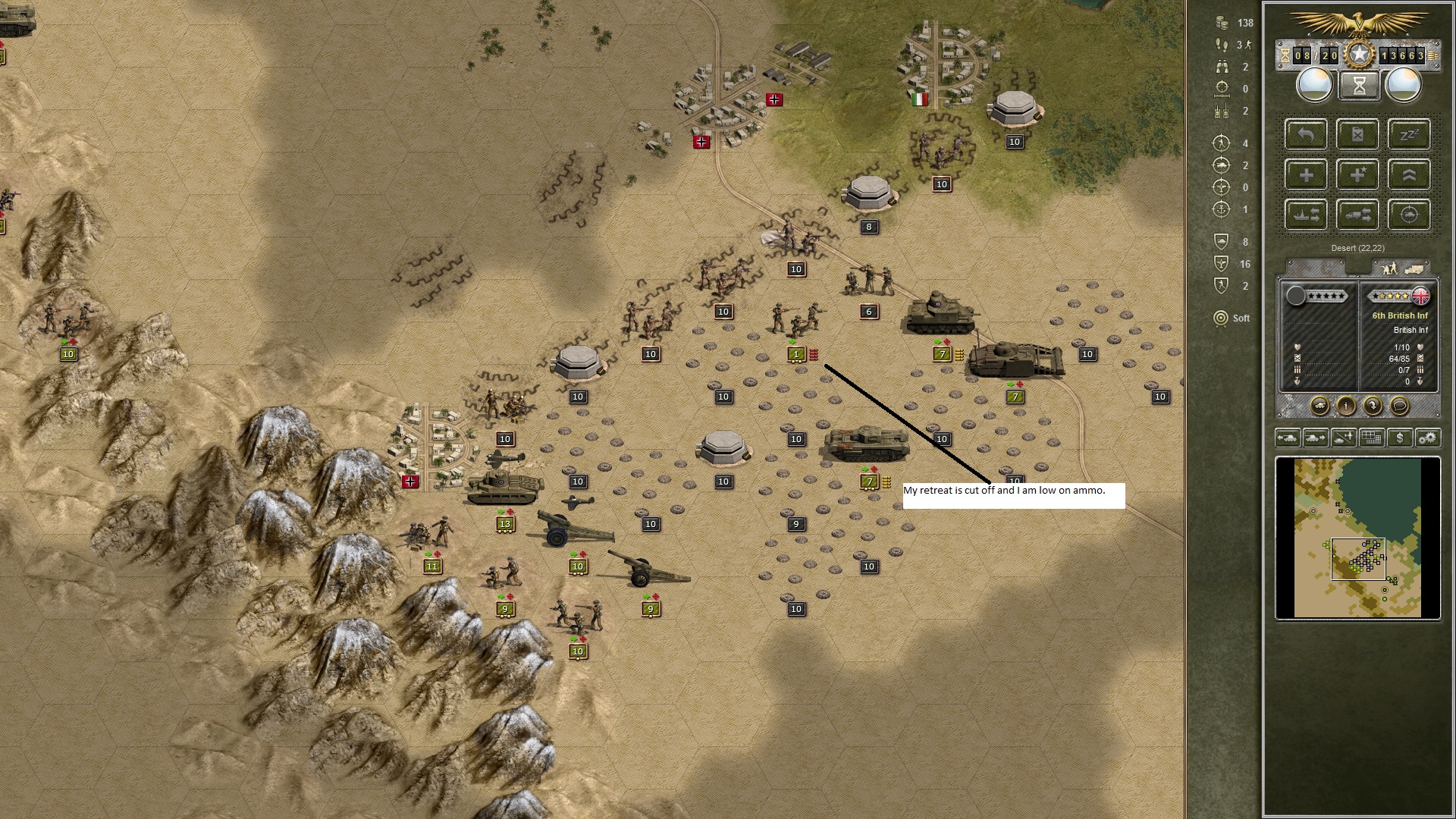End the turn with the hourglass button
Screen dimensions: 1456x819
[1360, 85]
